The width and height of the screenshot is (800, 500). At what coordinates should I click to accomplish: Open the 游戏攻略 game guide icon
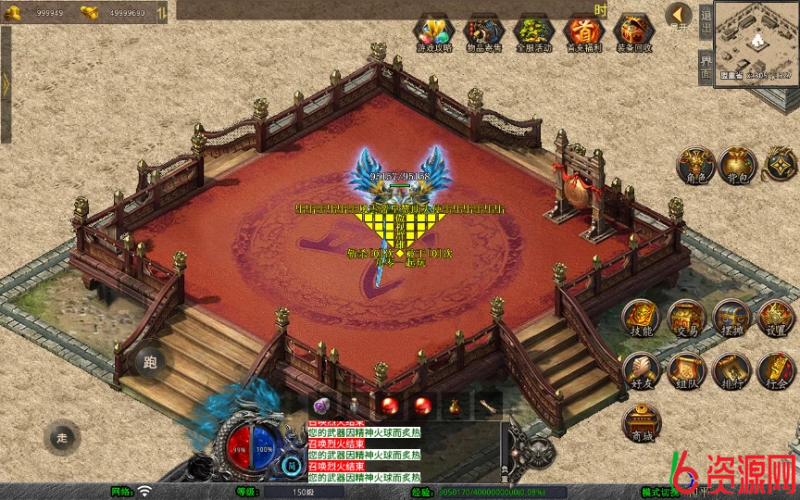434,32
